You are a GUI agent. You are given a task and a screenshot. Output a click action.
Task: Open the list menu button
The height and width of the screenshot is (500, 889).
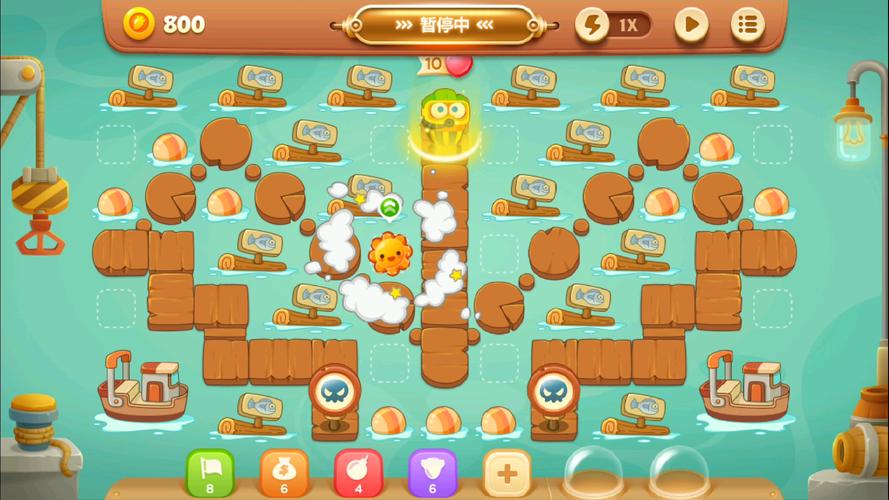pyautogui.click(x=747, y=25)
